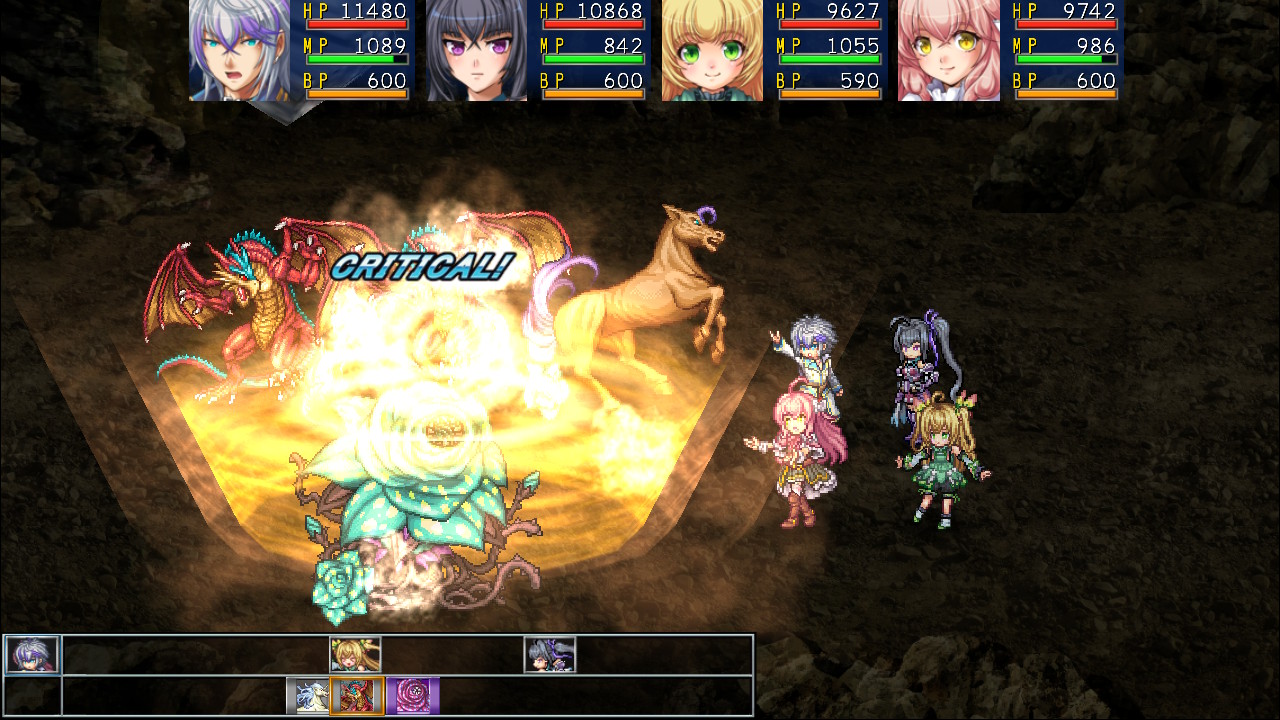1280x720 pixels.
Task: Click the CRITICAL! damage text
Action: pos(420,268)
